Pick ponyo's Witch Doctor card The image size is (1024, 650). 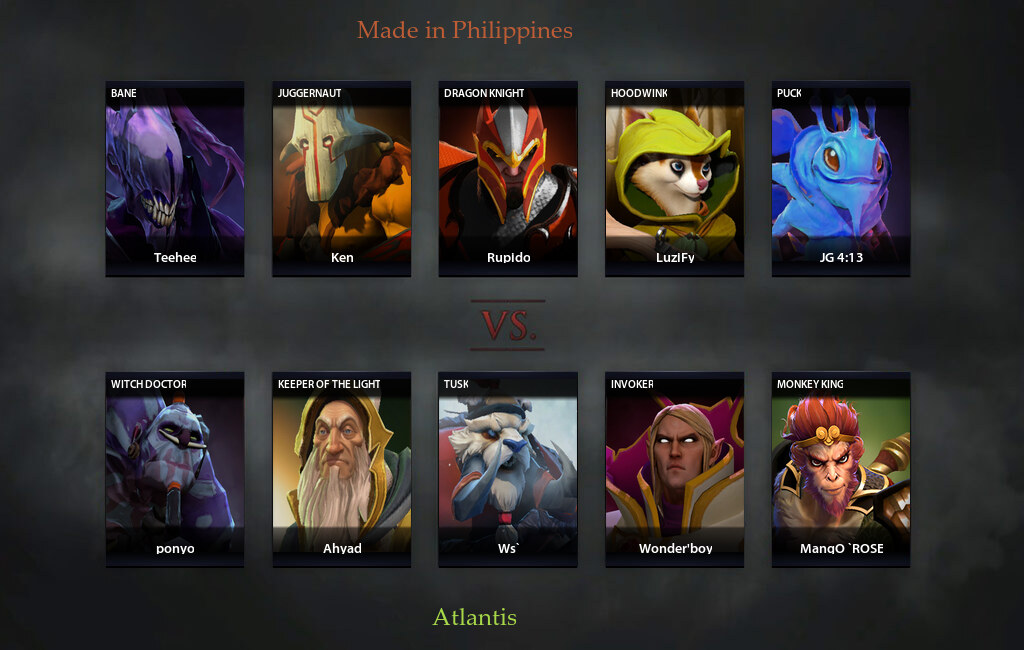tap(175, 469)
